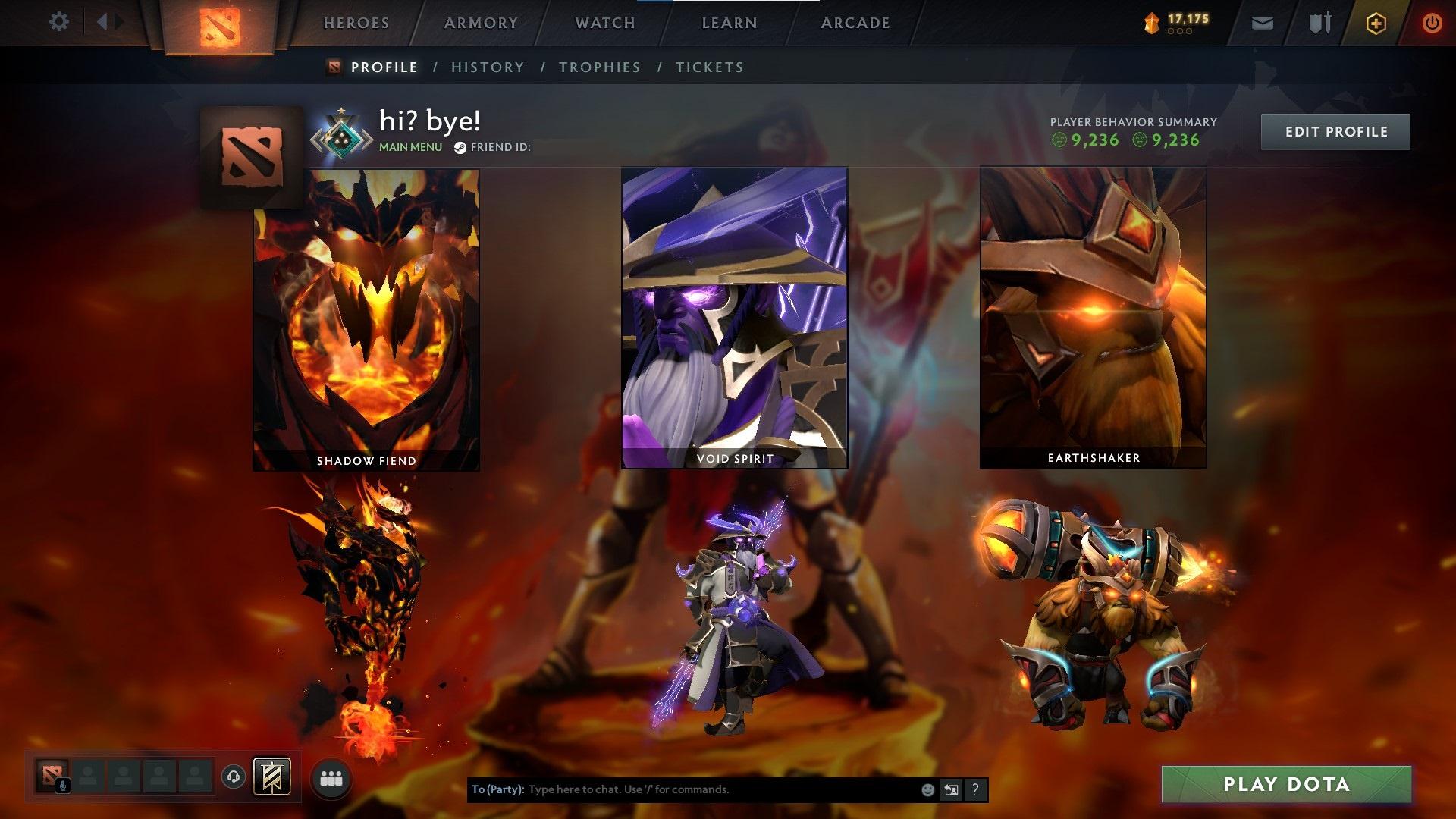
Task: Open the friends list icon near party bar
Action: [x=330, y=778]
